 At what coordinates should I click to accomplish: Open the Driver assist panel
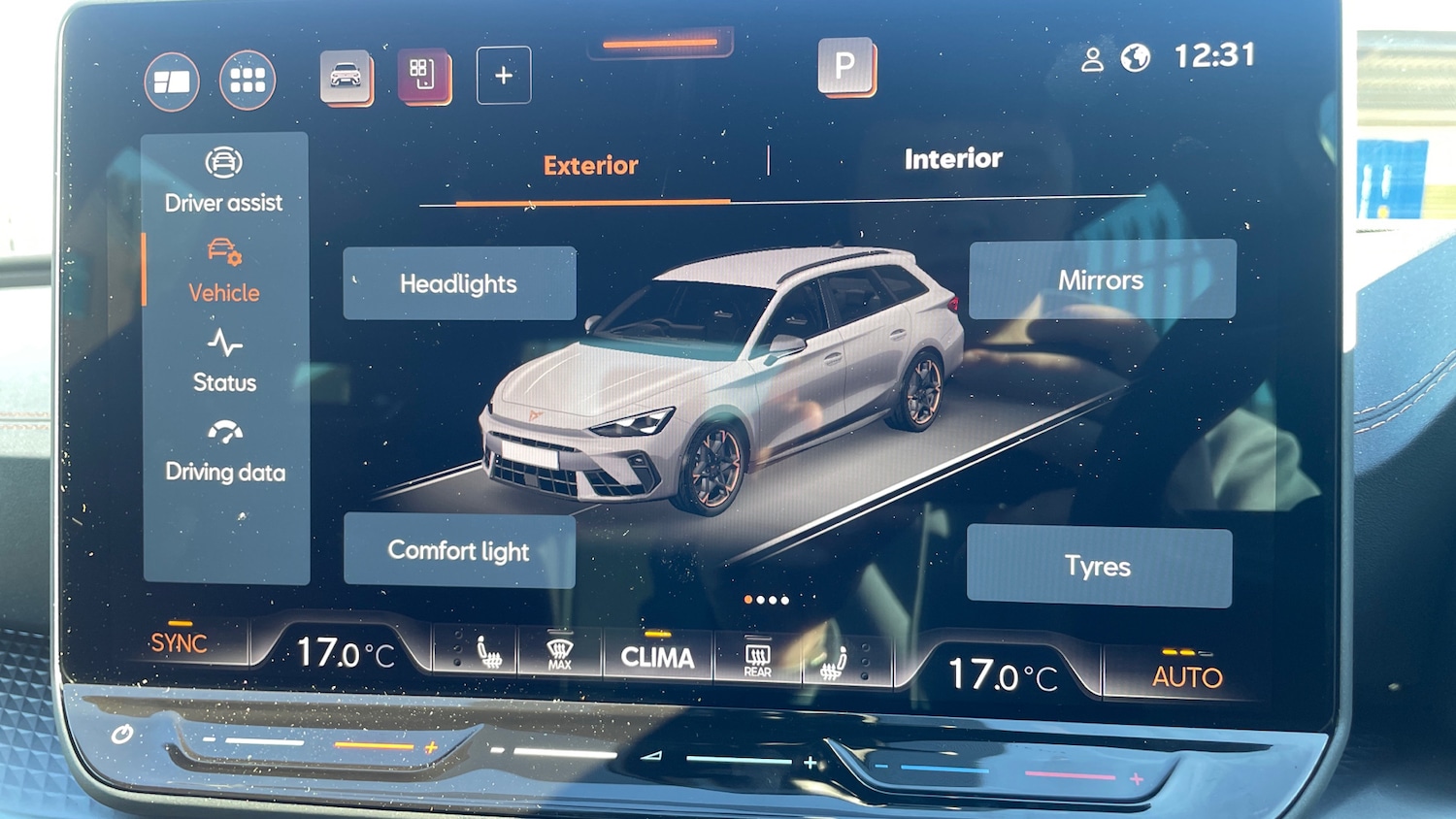click(x=224, y=180)
